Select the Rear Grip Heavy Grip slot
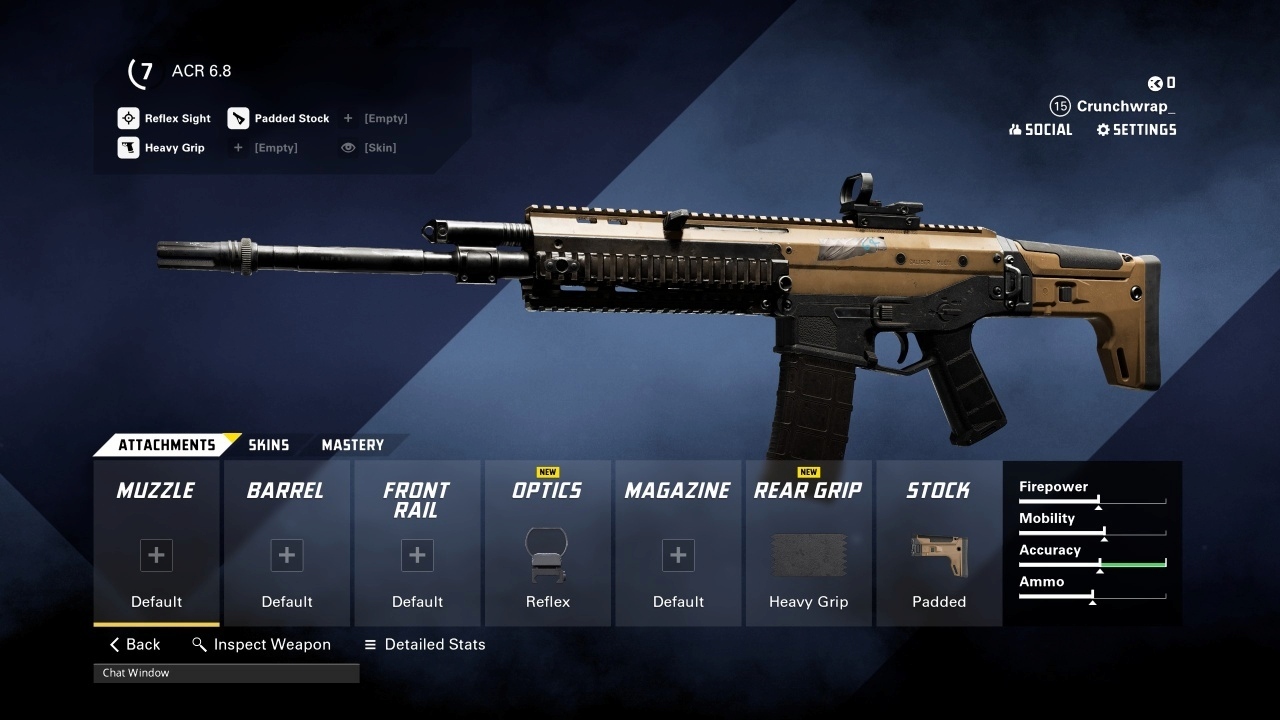Screen dimensions: 1280x720 point(808,543)
